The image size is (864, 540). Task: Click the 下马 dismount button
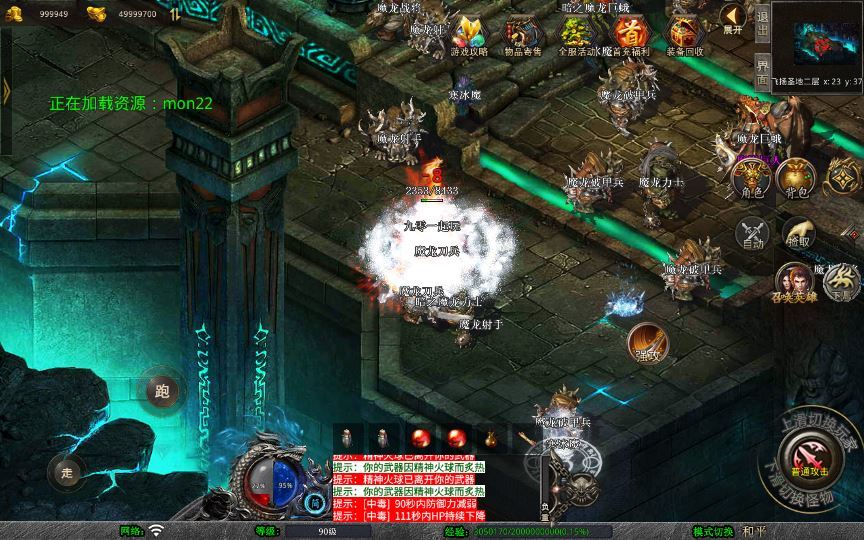click(842, 282)
